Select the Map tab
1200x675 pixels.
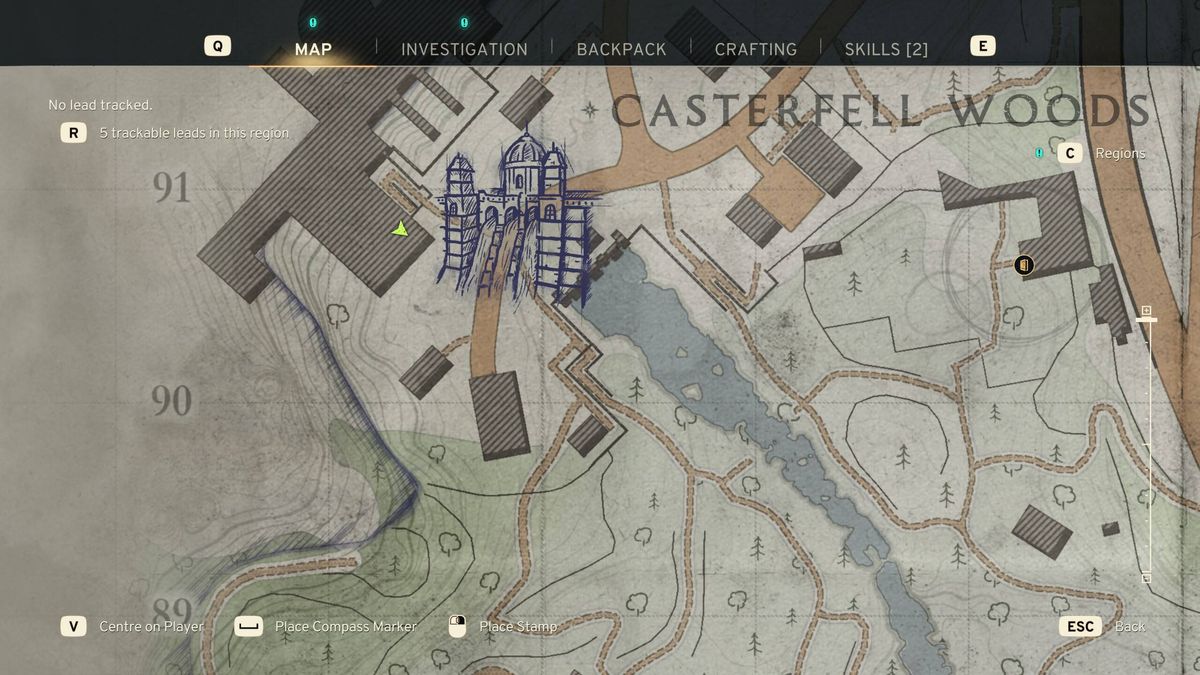[x=313, y=49]
